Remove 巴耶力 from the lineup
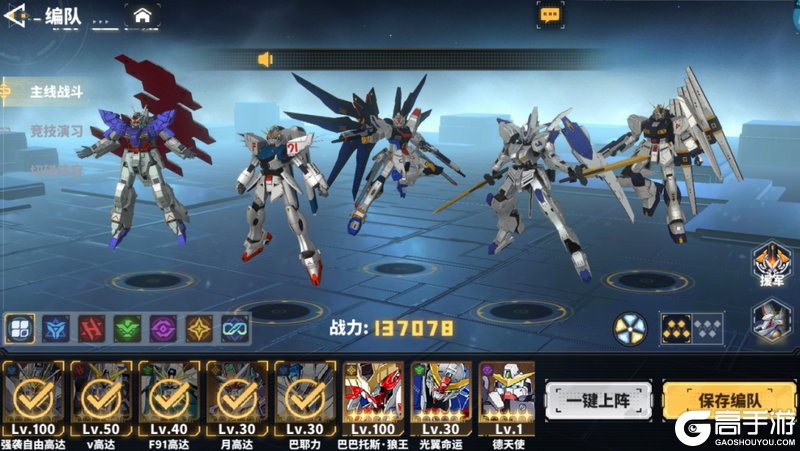The height and width of the screenshot is (451, 800). (x=304, y=397)
